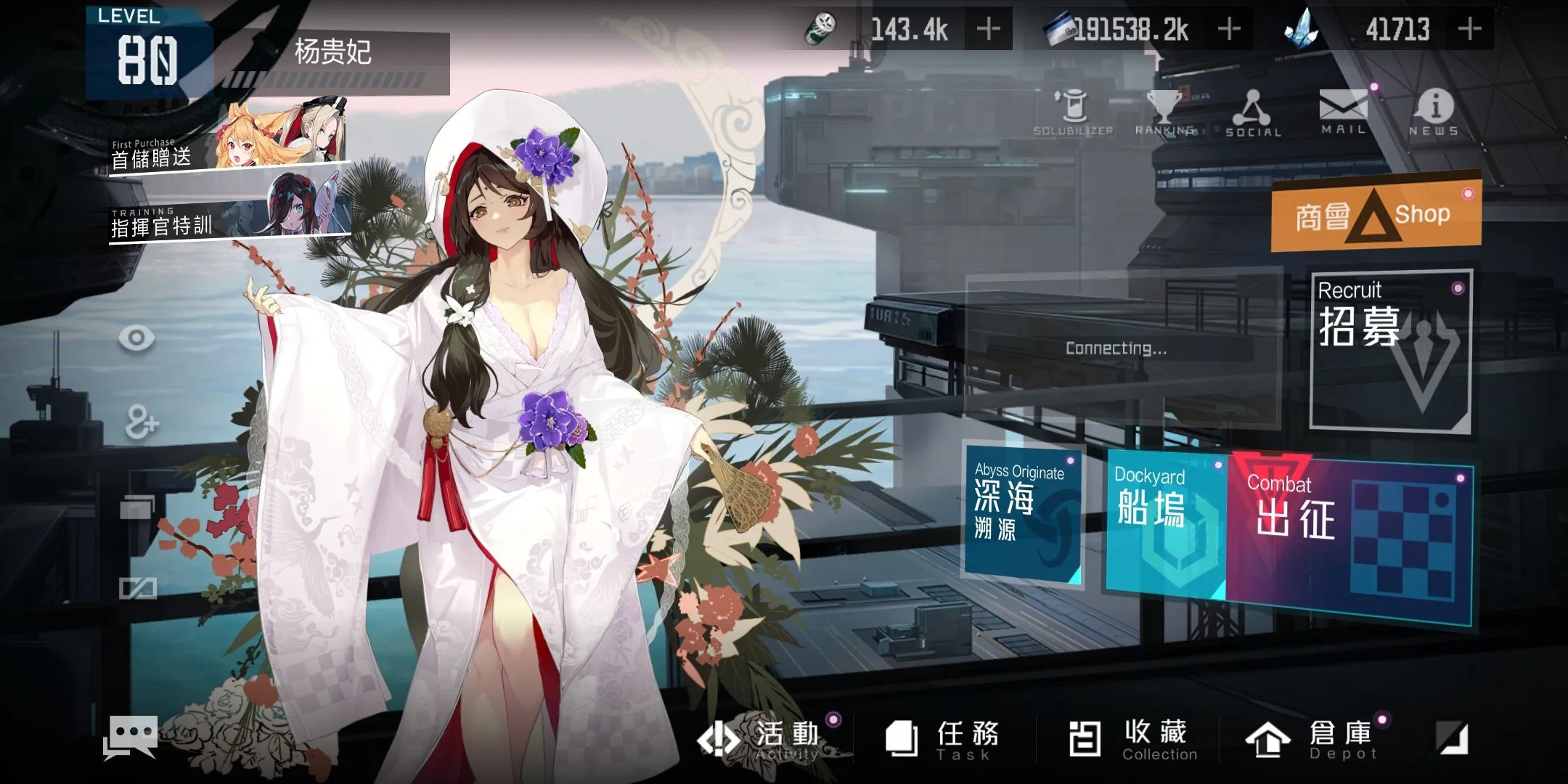The image size is (1568, 784).
Task: Open Abyss Originate mode
Action: (1022, 515)
